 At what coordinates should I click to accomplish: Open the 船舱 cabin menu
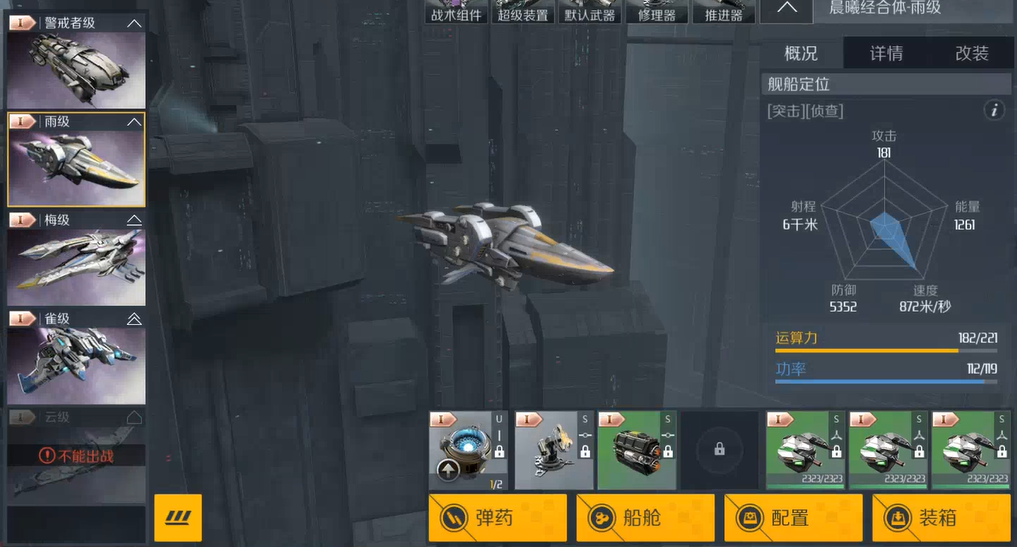(645, 518)
